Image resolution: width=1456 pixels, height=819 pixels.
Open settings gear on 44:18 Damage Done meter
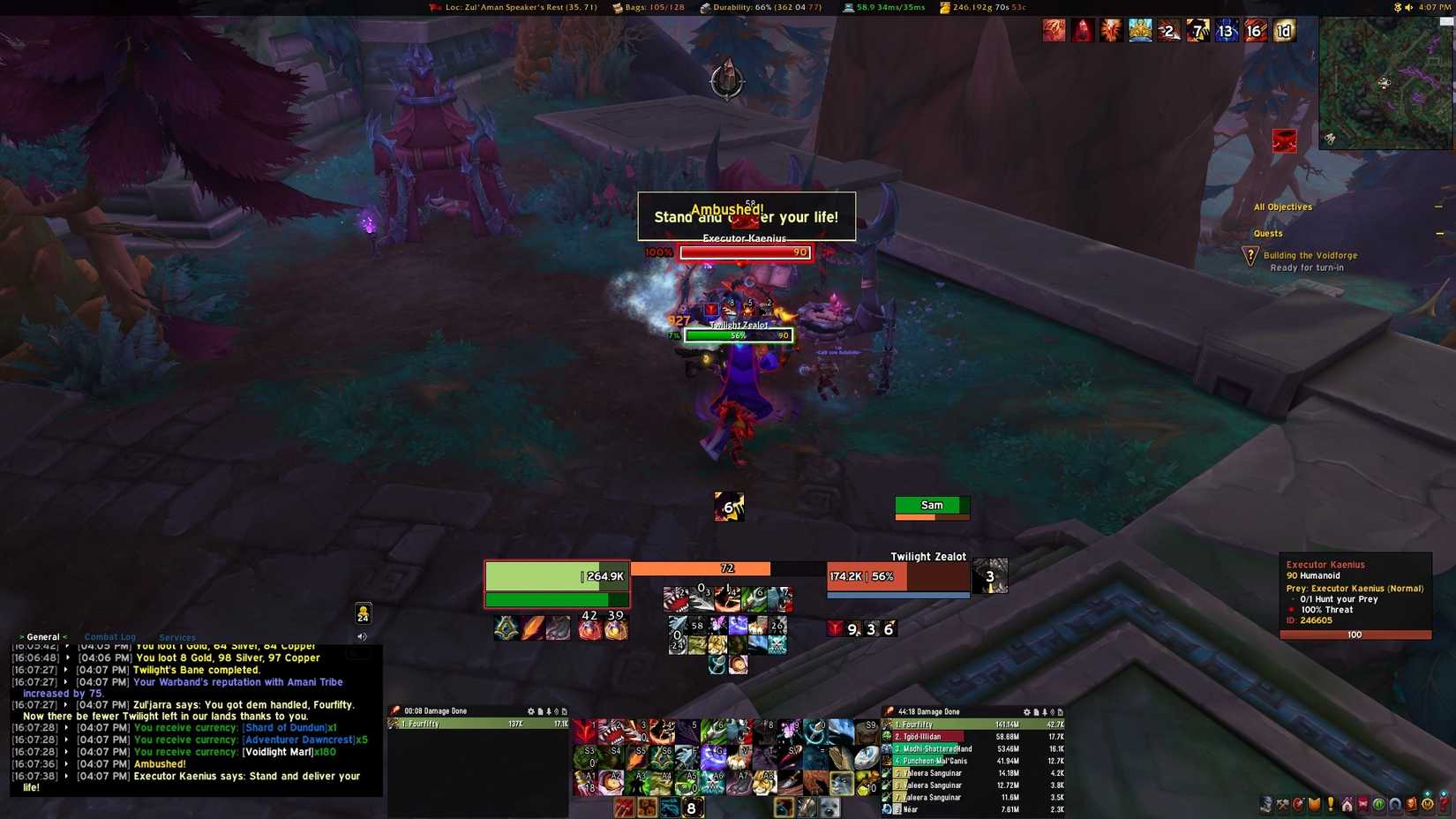coord(1026,711)
